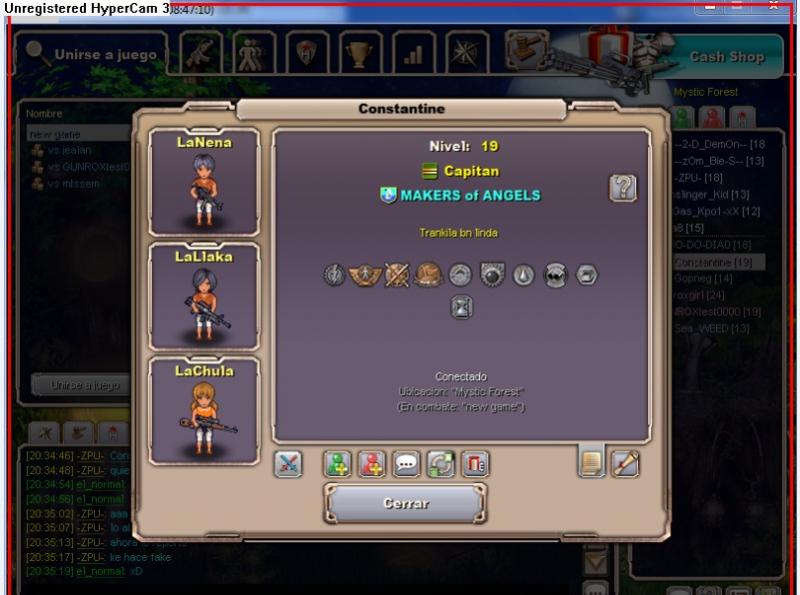
Task: Click the red person plus icon
Action: 372,464
